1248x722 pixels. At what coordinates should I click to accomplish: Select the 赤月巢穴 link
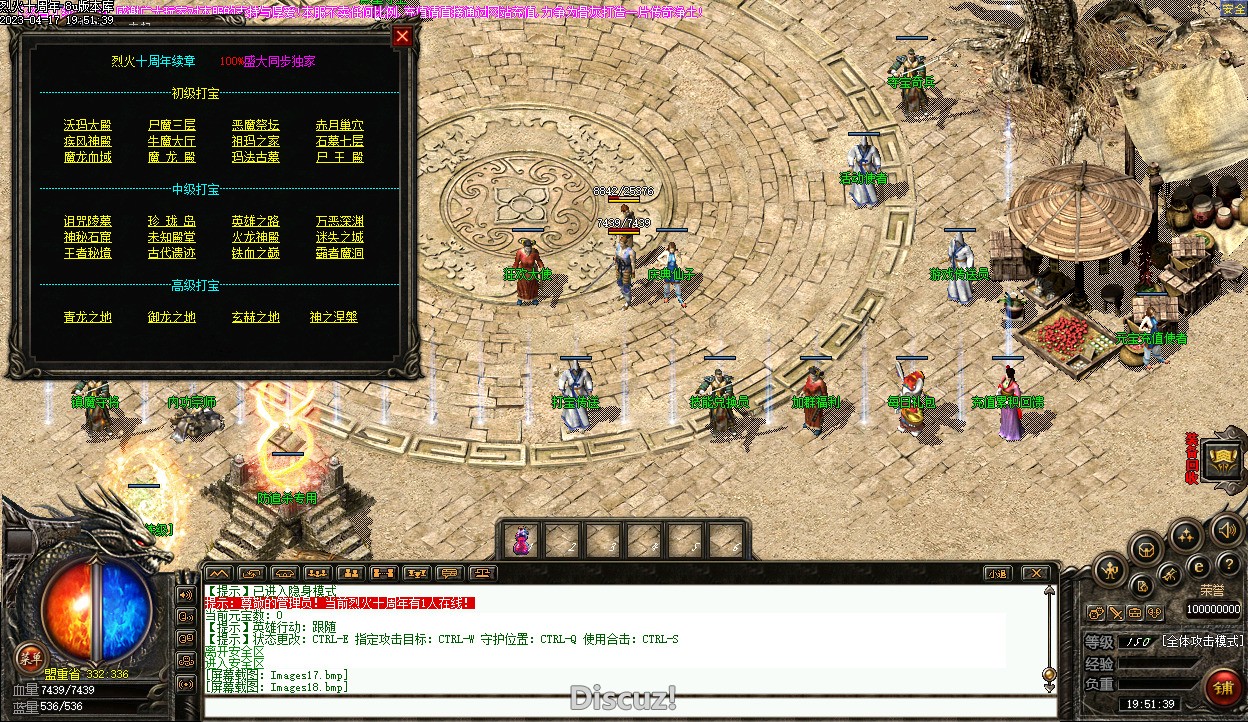[x=340, y=125]
